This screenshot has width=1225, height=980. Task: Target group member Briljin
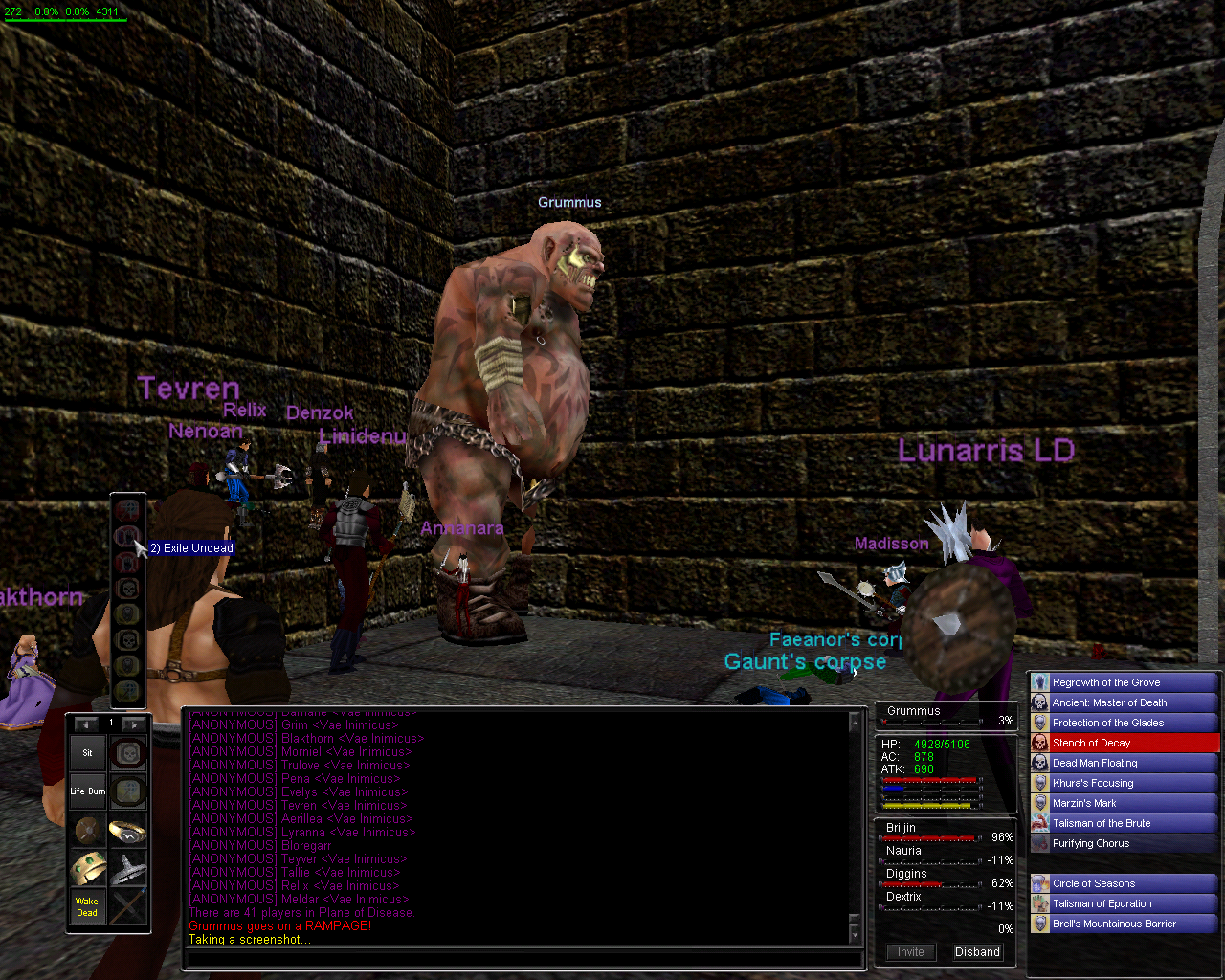[x=902, y=828]
